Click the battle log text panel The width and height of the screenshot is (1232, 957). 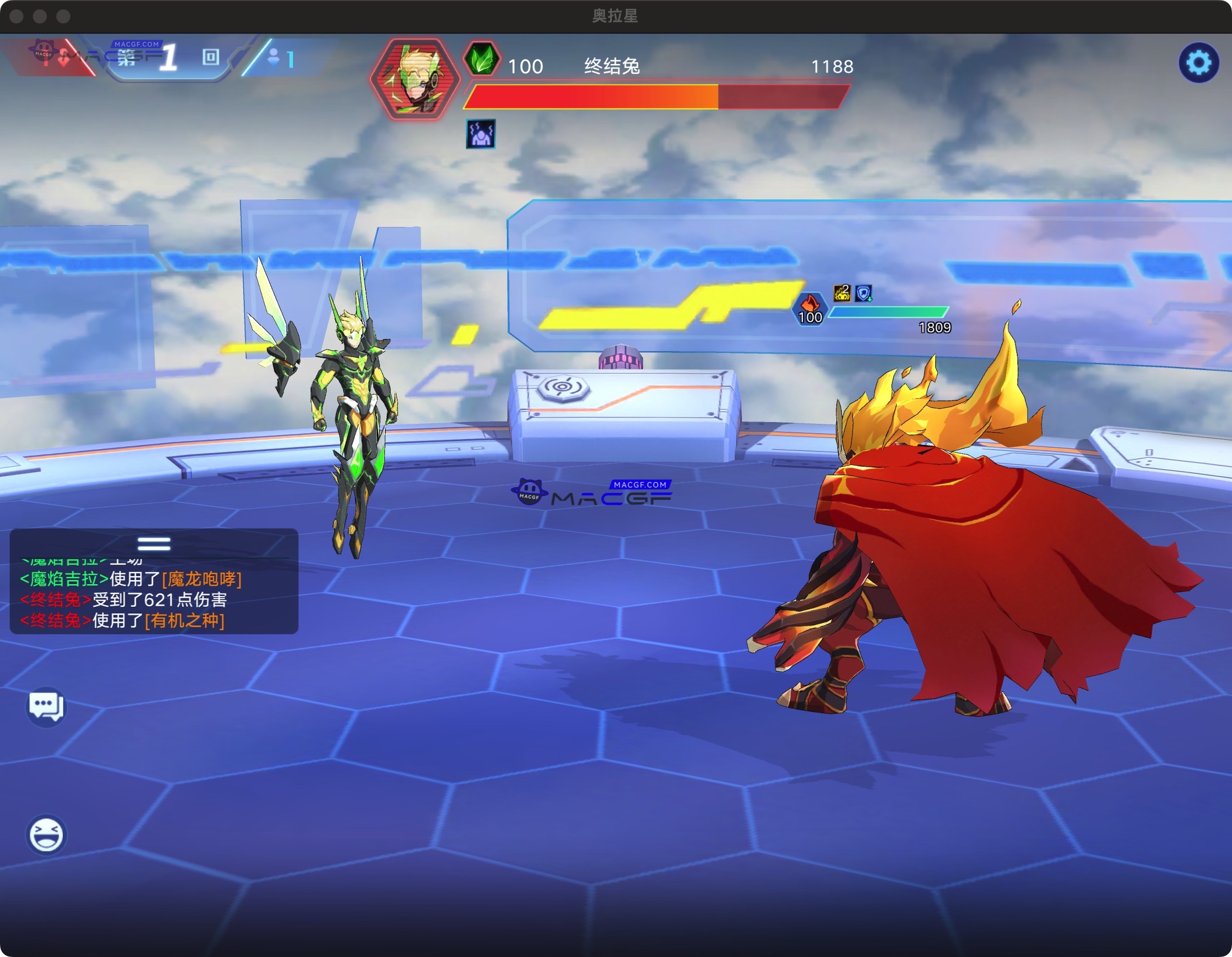click(x=154, y=599)
